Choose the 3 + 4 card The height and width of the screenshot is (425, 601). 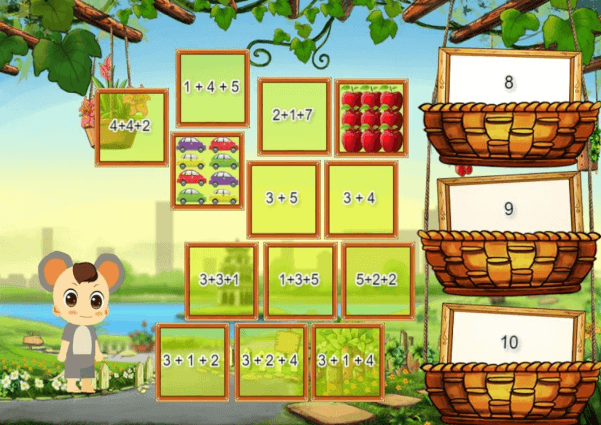361,198
